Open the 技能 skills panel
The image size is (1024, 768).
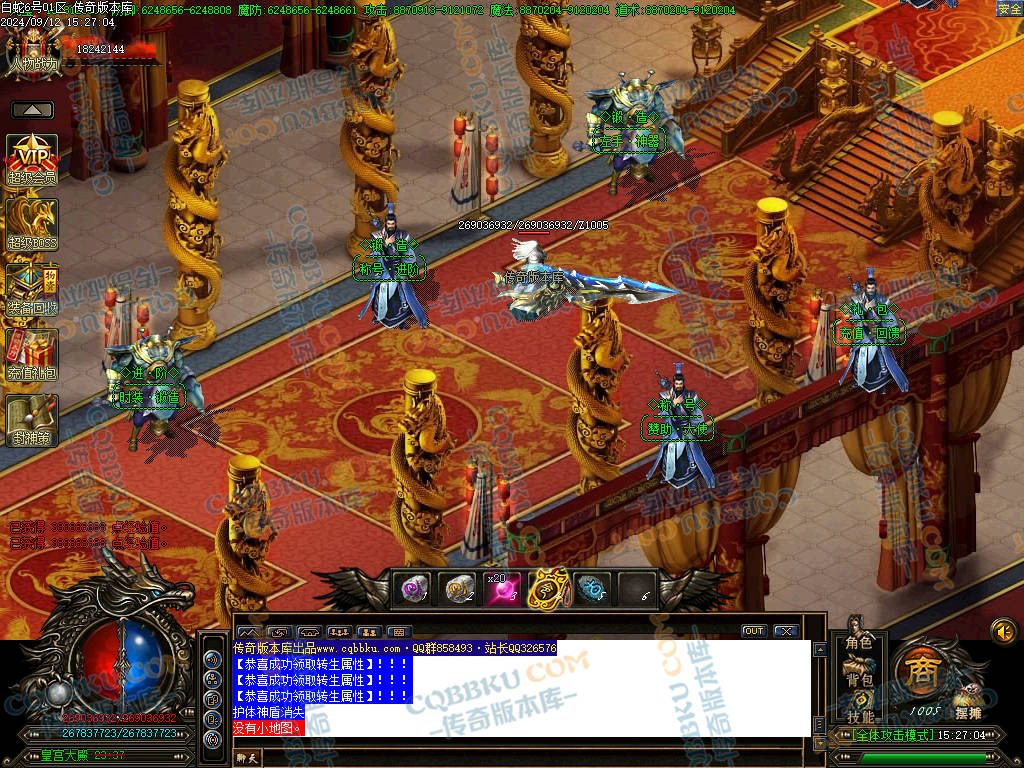[858, 716]
